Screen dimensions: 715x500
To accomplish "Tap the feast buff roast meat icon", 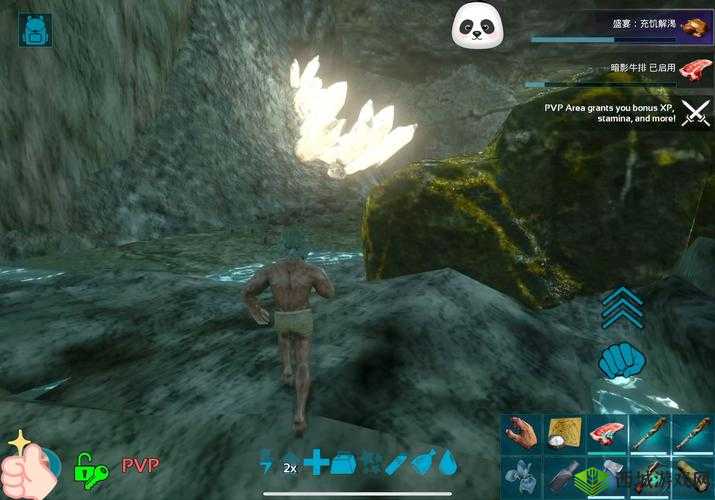I will (693, 27).
